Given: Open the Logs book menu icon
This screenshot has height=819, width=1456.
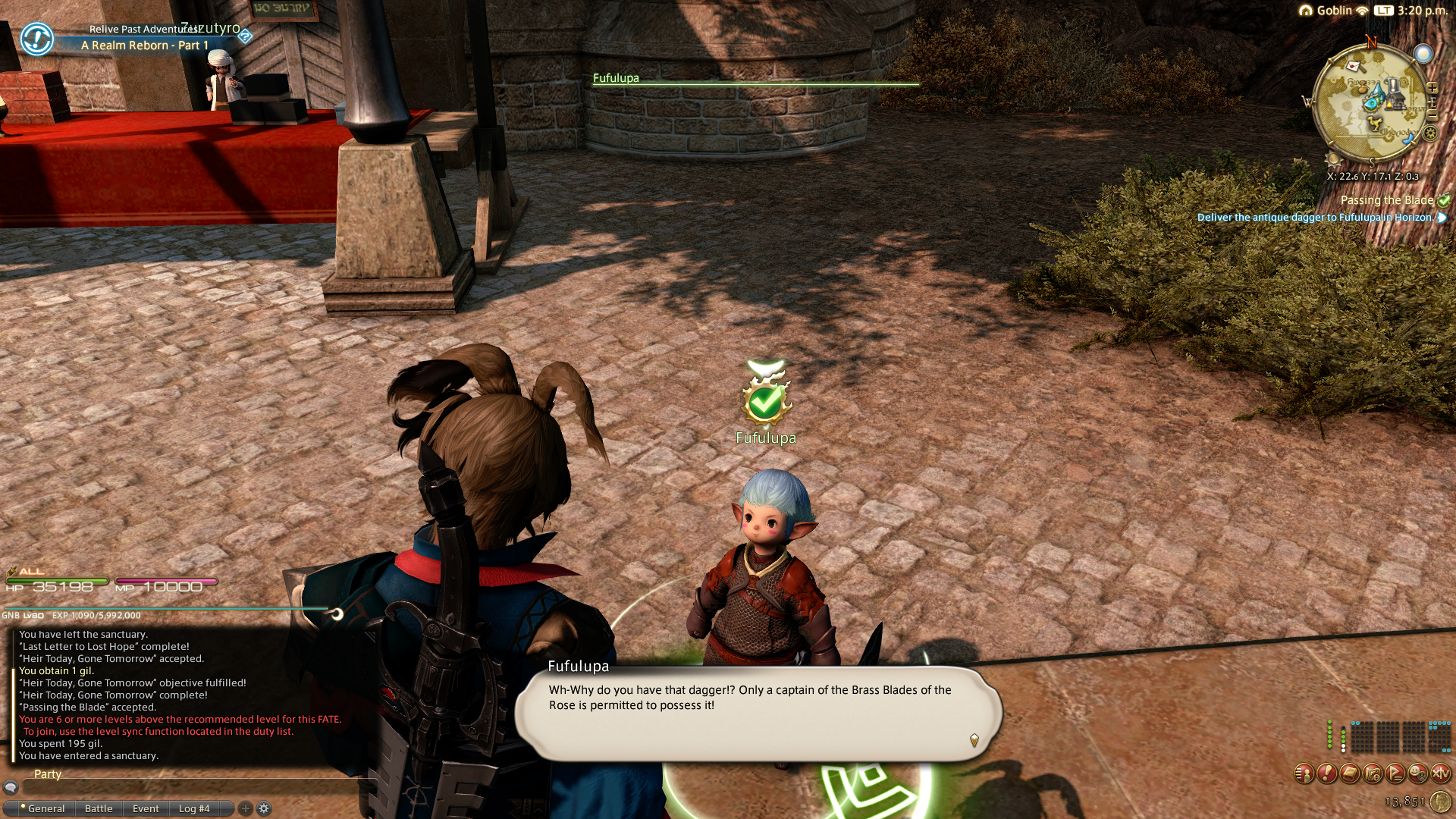Looking at the screenshot, I should 1349,773.
